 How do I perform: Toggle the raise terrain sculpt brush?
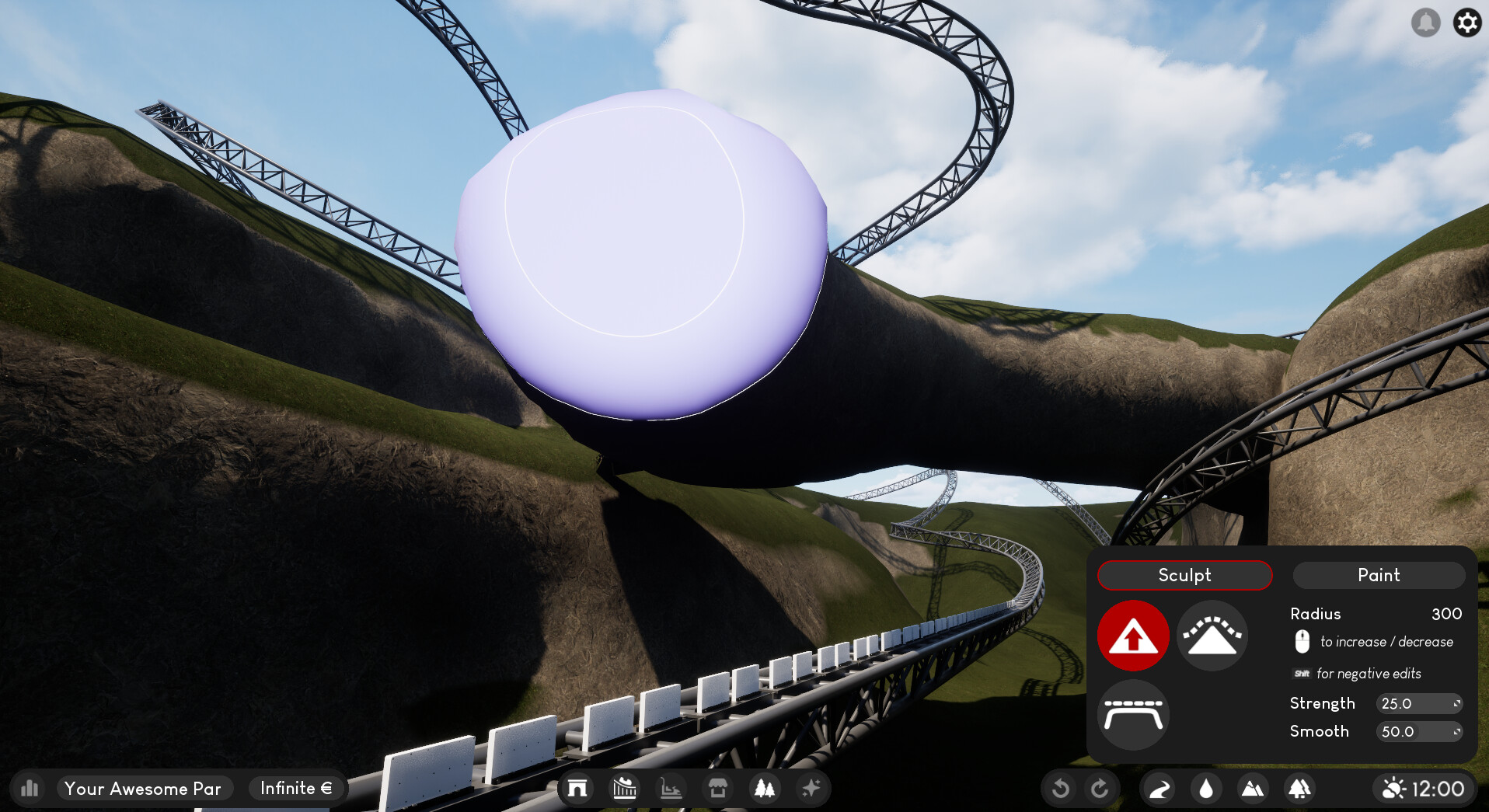1133,636
